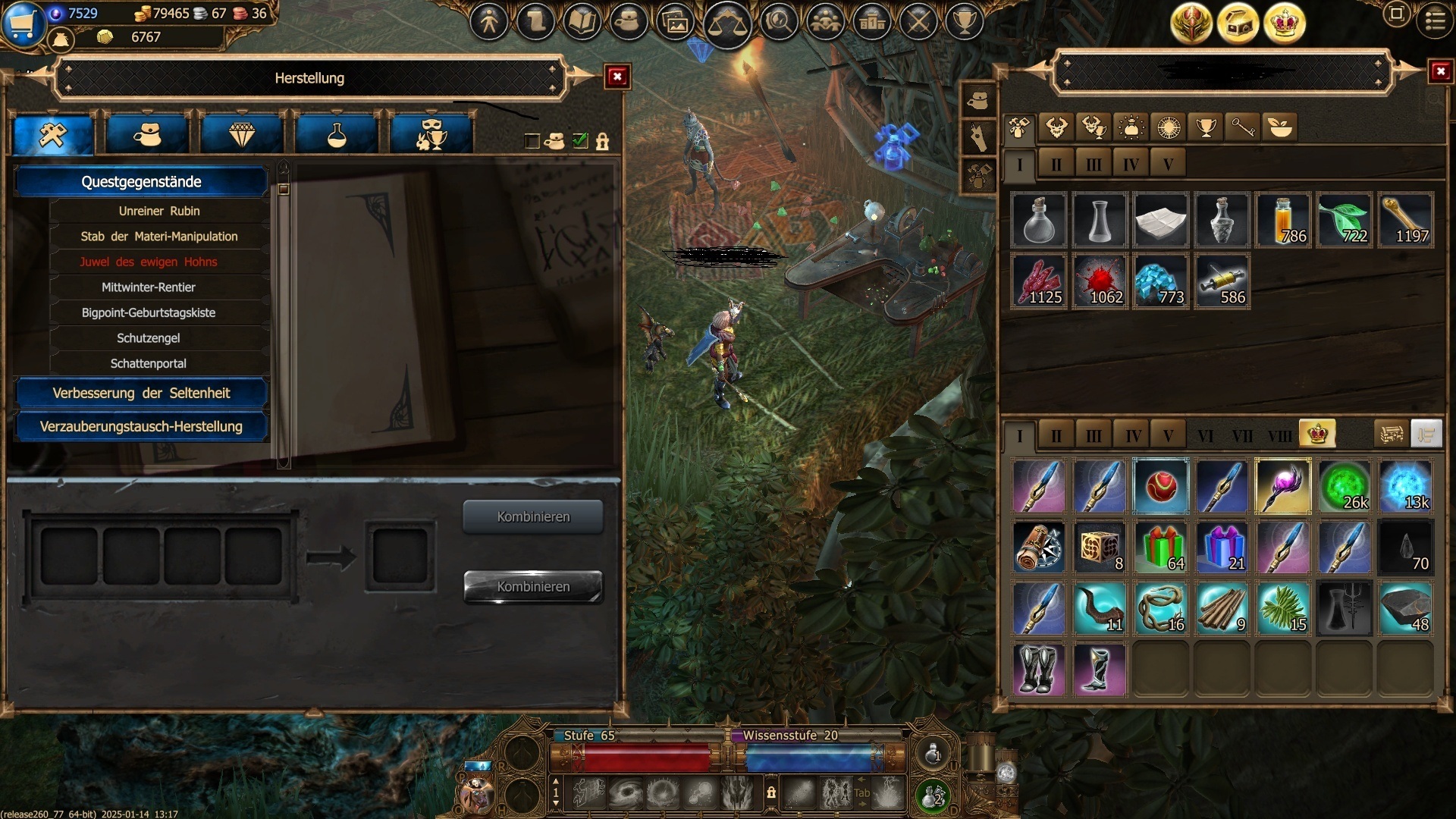Select Juwel des ewigen Hohns entry
Image resolution: width=1456 pixels, height=819 pixels.
click(149, 262)
